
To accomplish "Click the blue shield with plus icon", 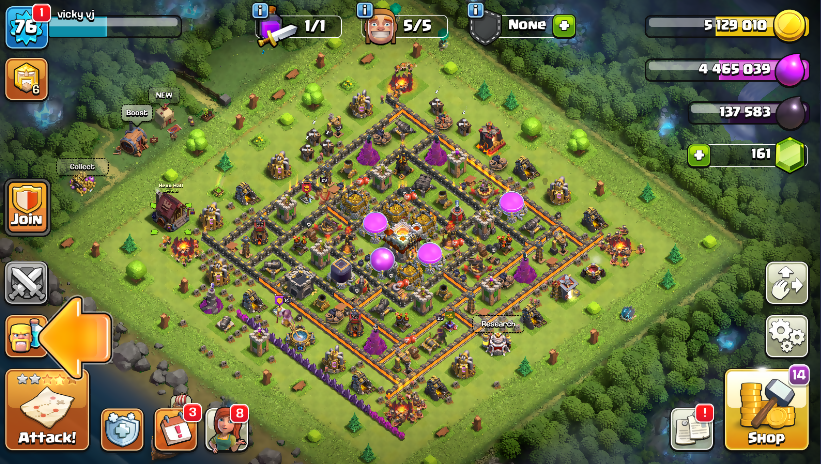I will pyautogui.click(x=122, y=429).
